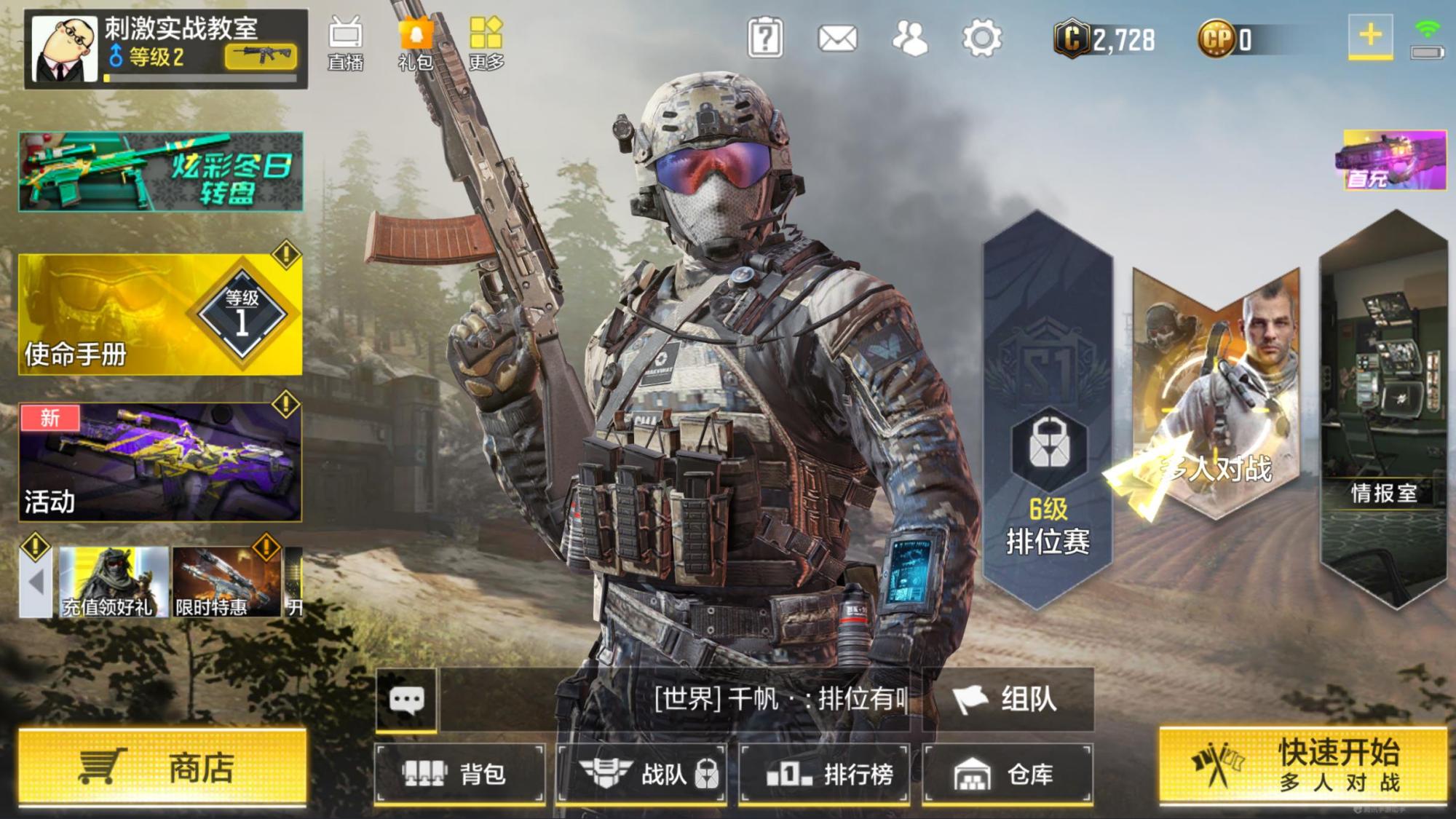Open the 活动 events banner
This screenshot has height=819, width=1456.
[x=160, y=462]
